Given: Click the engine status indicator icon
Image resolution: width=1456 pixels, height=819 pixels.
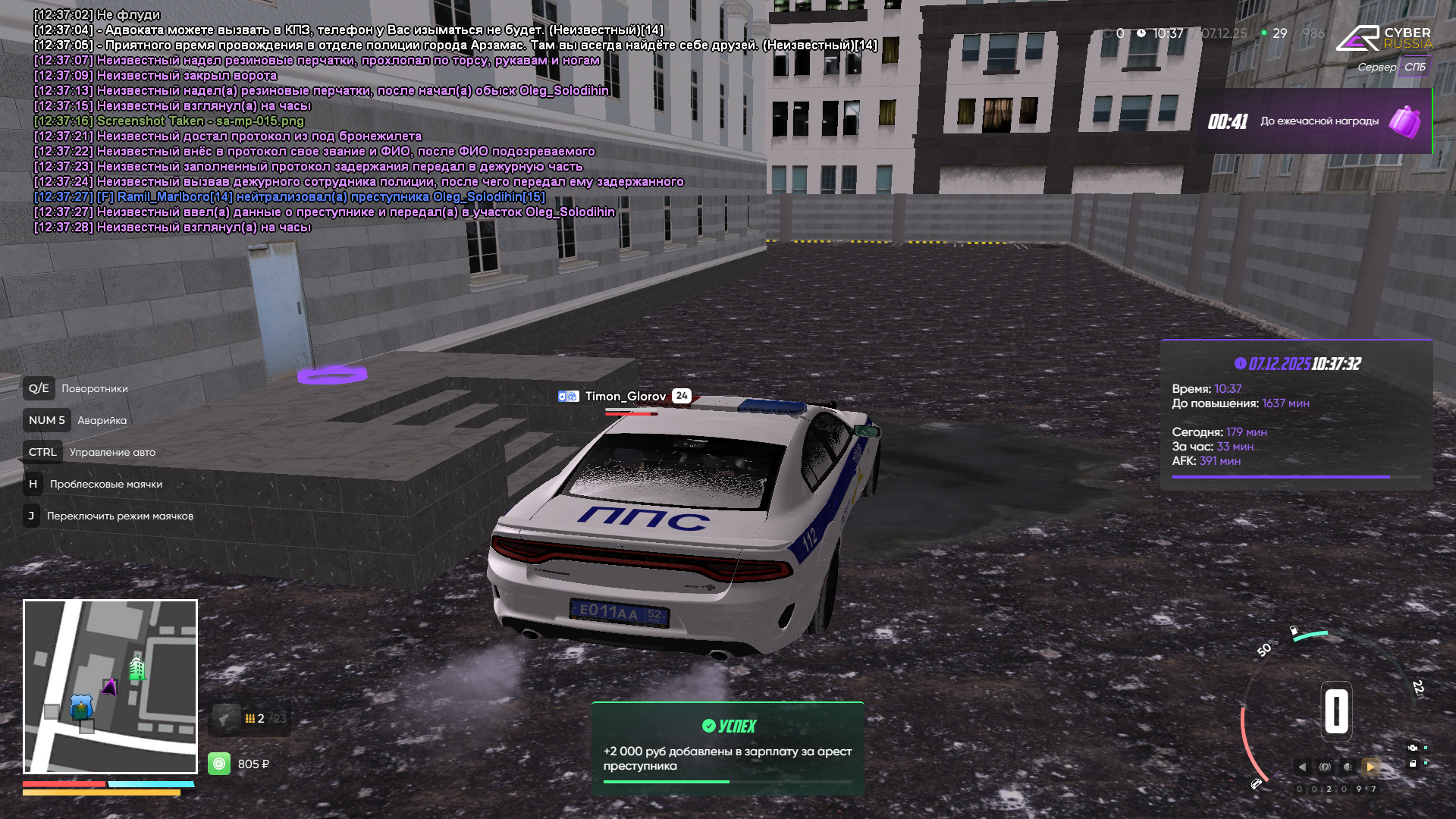Looking at the screenshot, I should pyautogui.click(x=1412, y=748).
